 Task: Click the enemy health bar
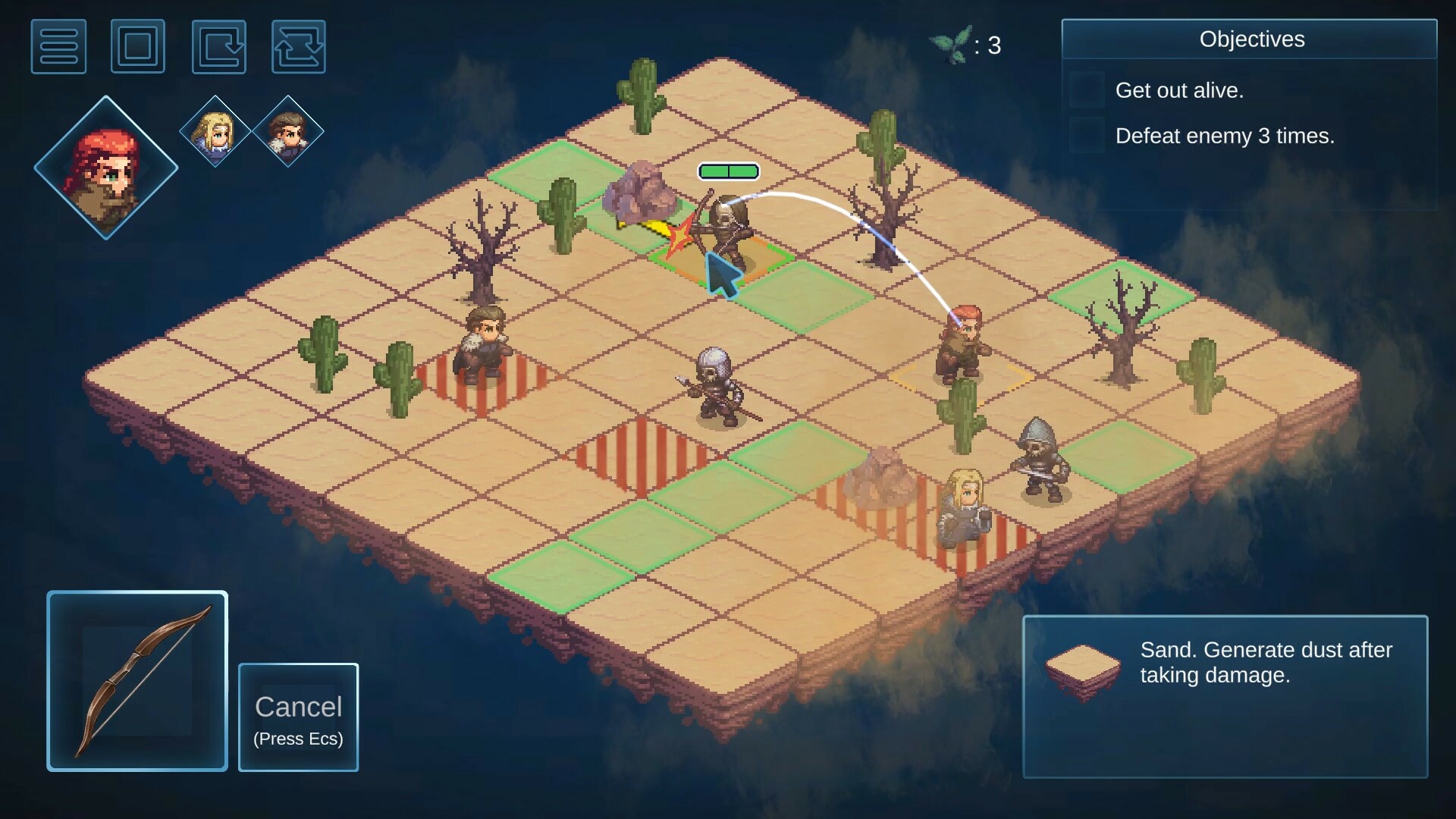click(x=728, y=171)
